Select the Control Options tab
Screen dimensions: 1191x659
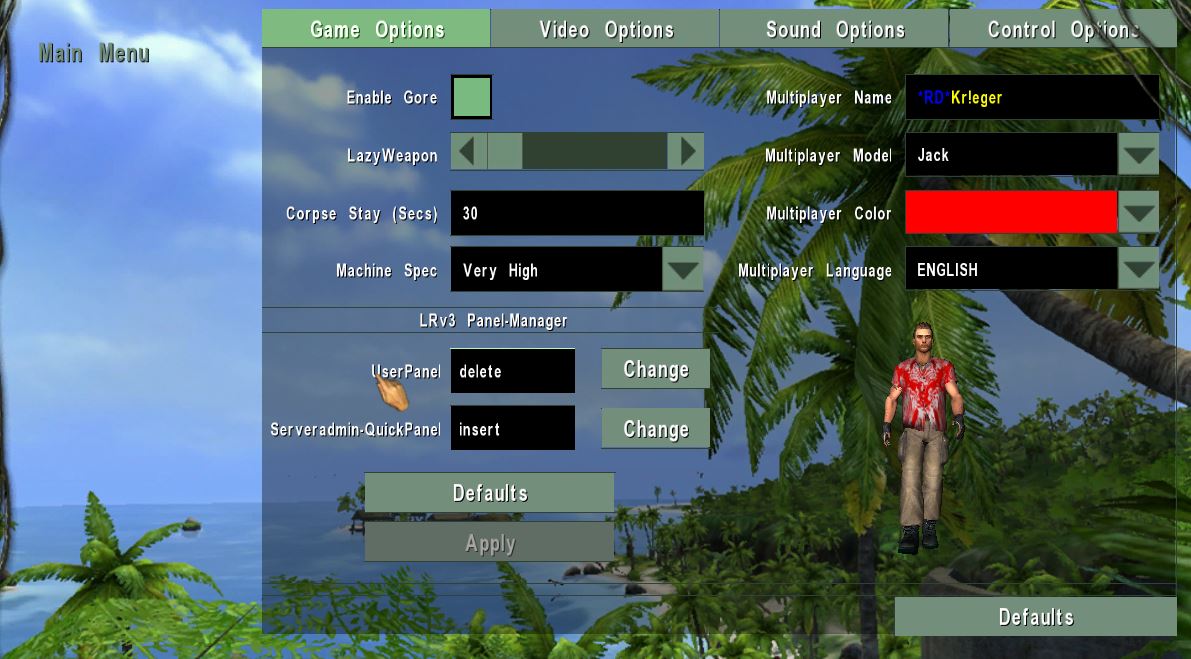click(1062, 30)
